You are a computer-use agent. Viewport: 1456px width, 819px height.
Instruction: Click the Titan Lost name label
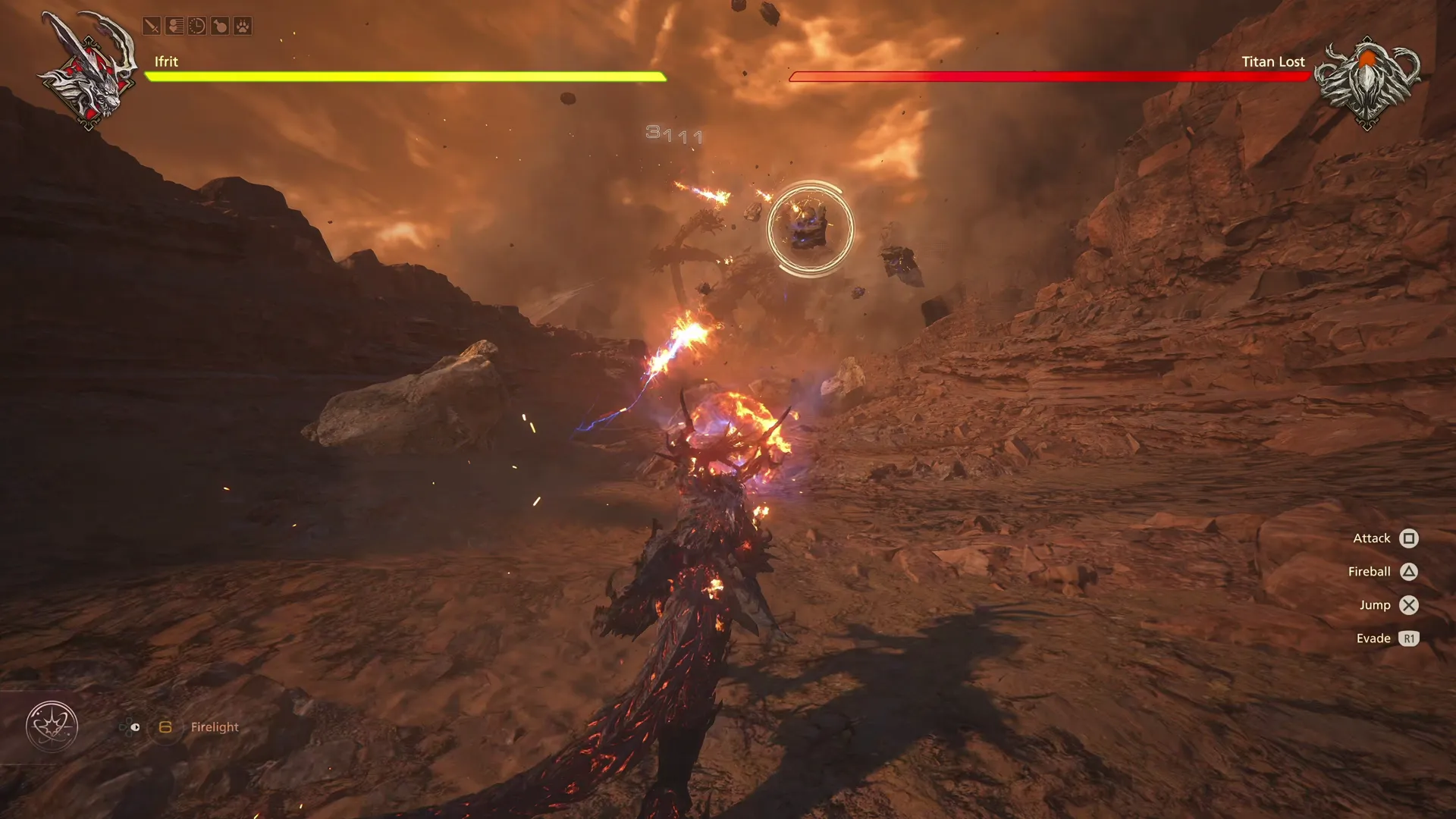pos(1273,61)
